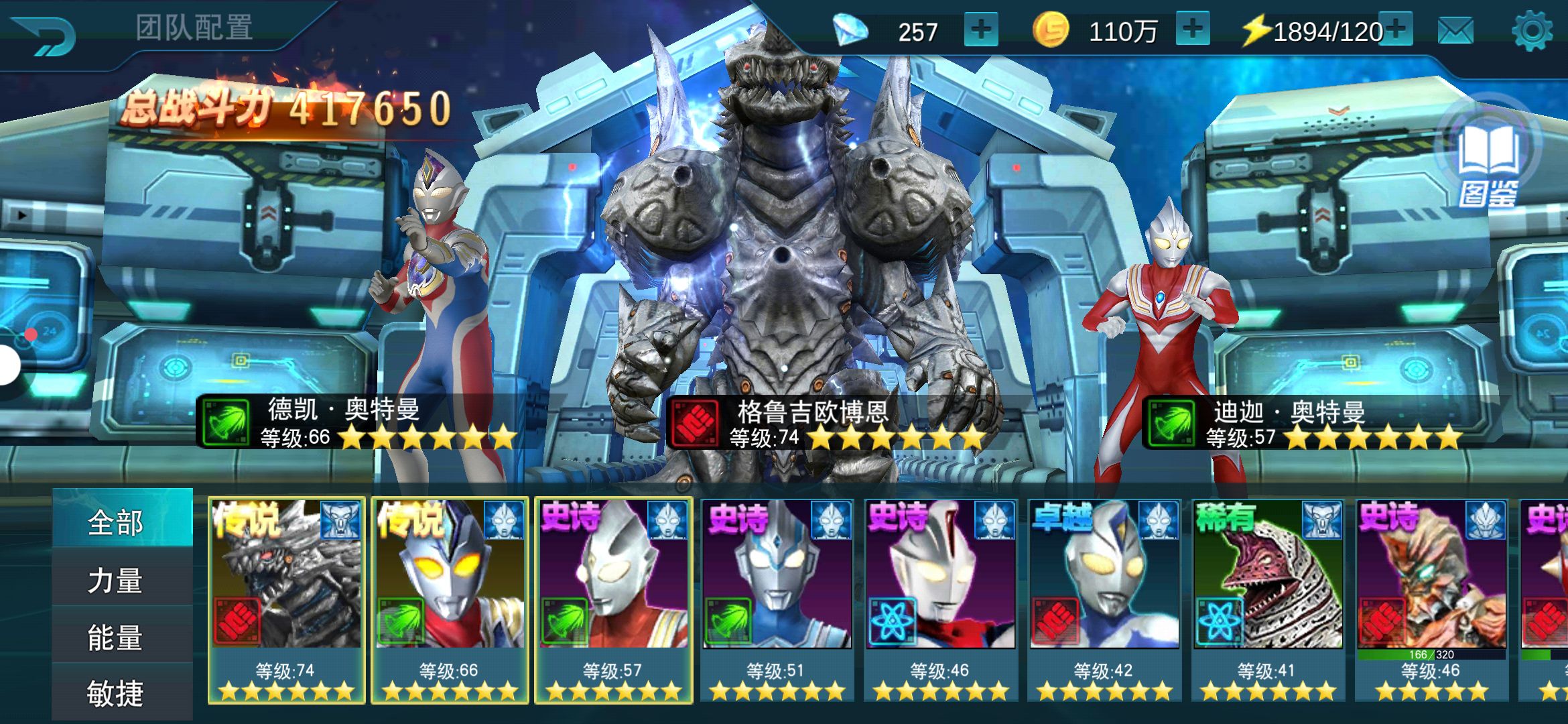Add more diamonds with the plus button

[980, 30]
